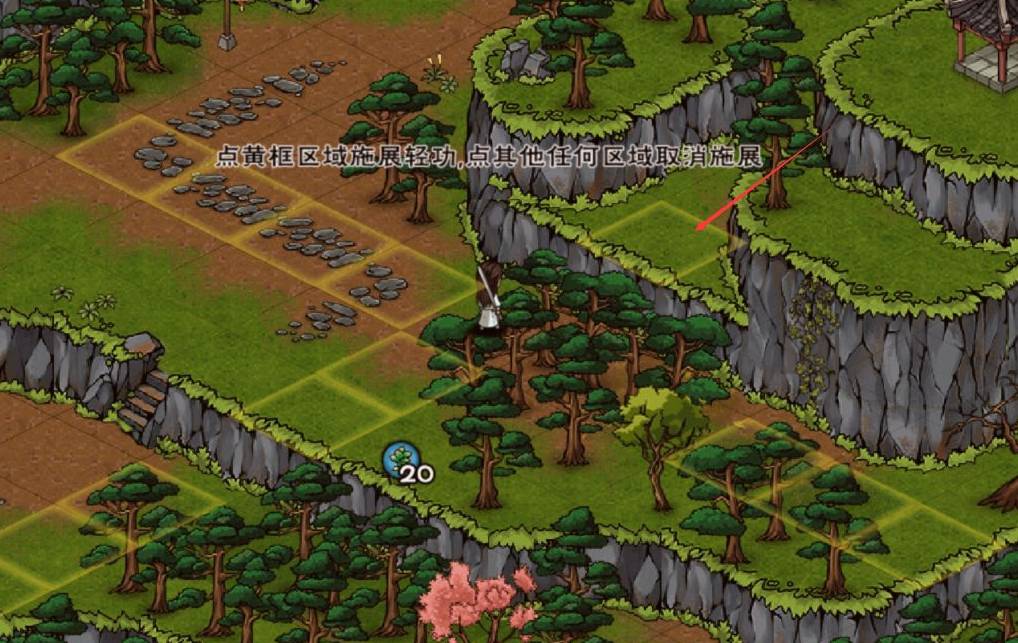Click the blue herb icon marked 20
Image resolution: width=1018 pixels, height=643 pixels.
coord(399,459)
